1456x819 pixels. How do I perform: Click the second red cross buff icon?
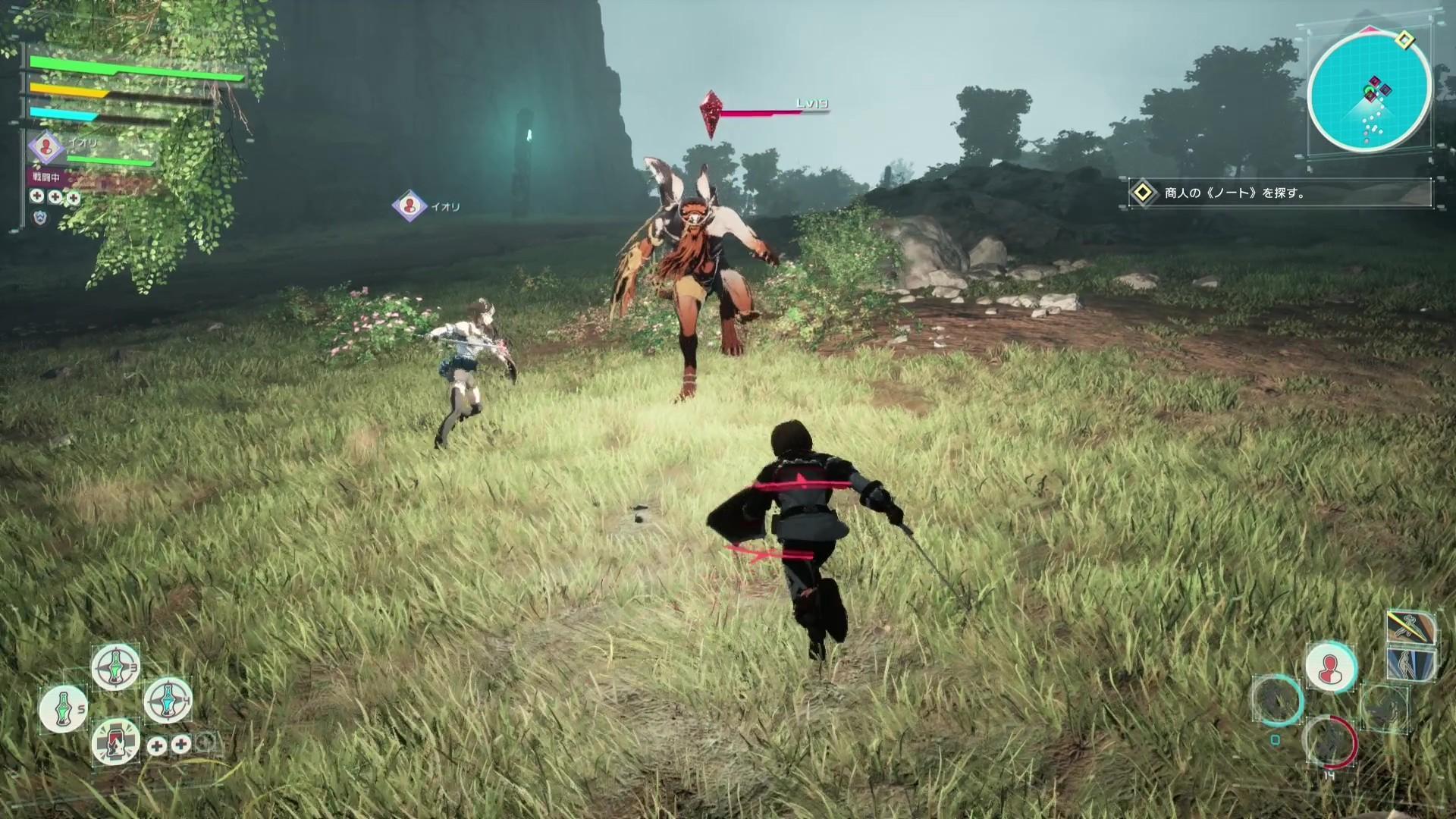55,196
